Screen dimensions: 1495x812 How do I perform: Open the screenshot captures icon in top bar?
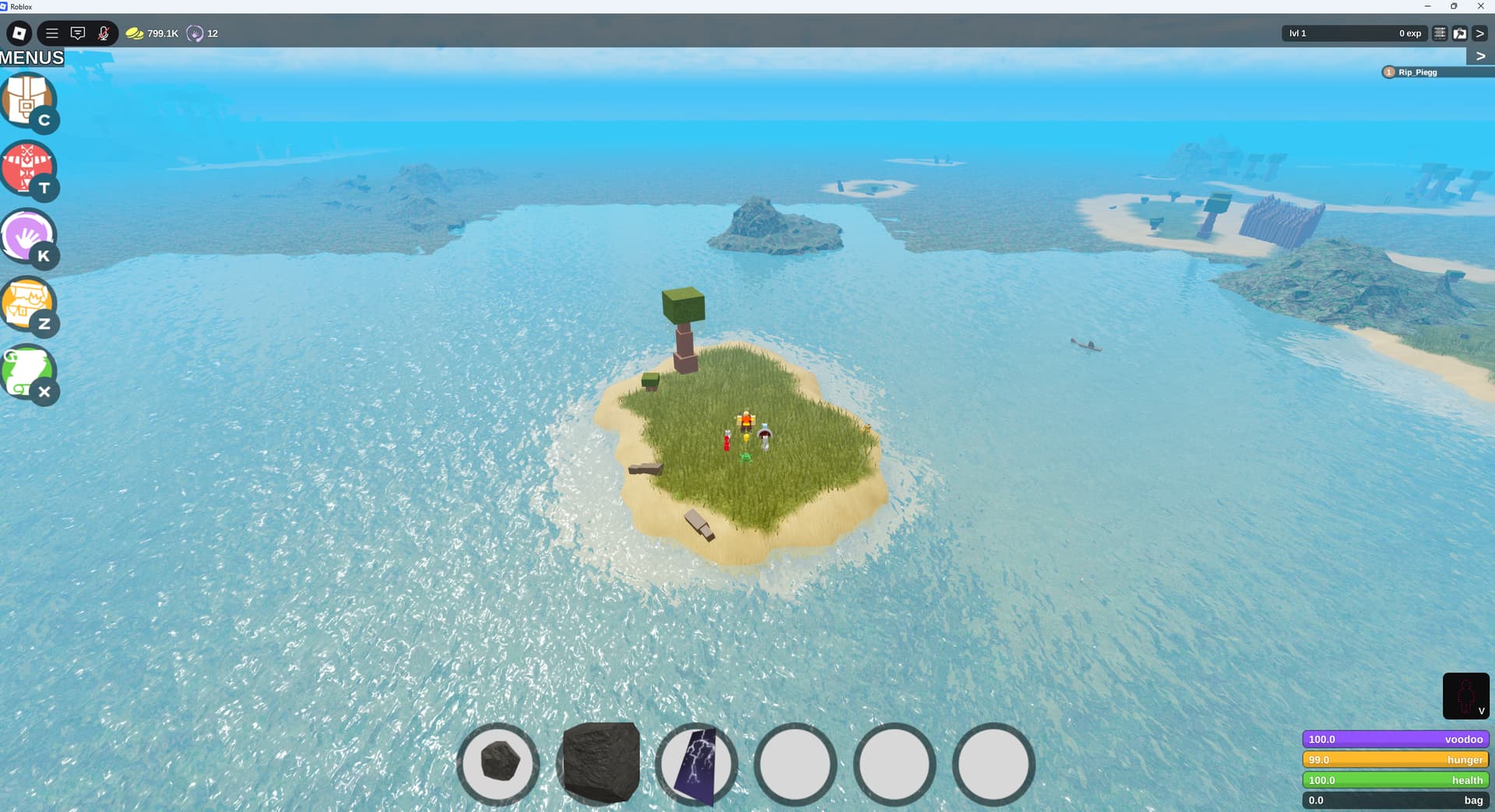click(x=1460, y=33)
